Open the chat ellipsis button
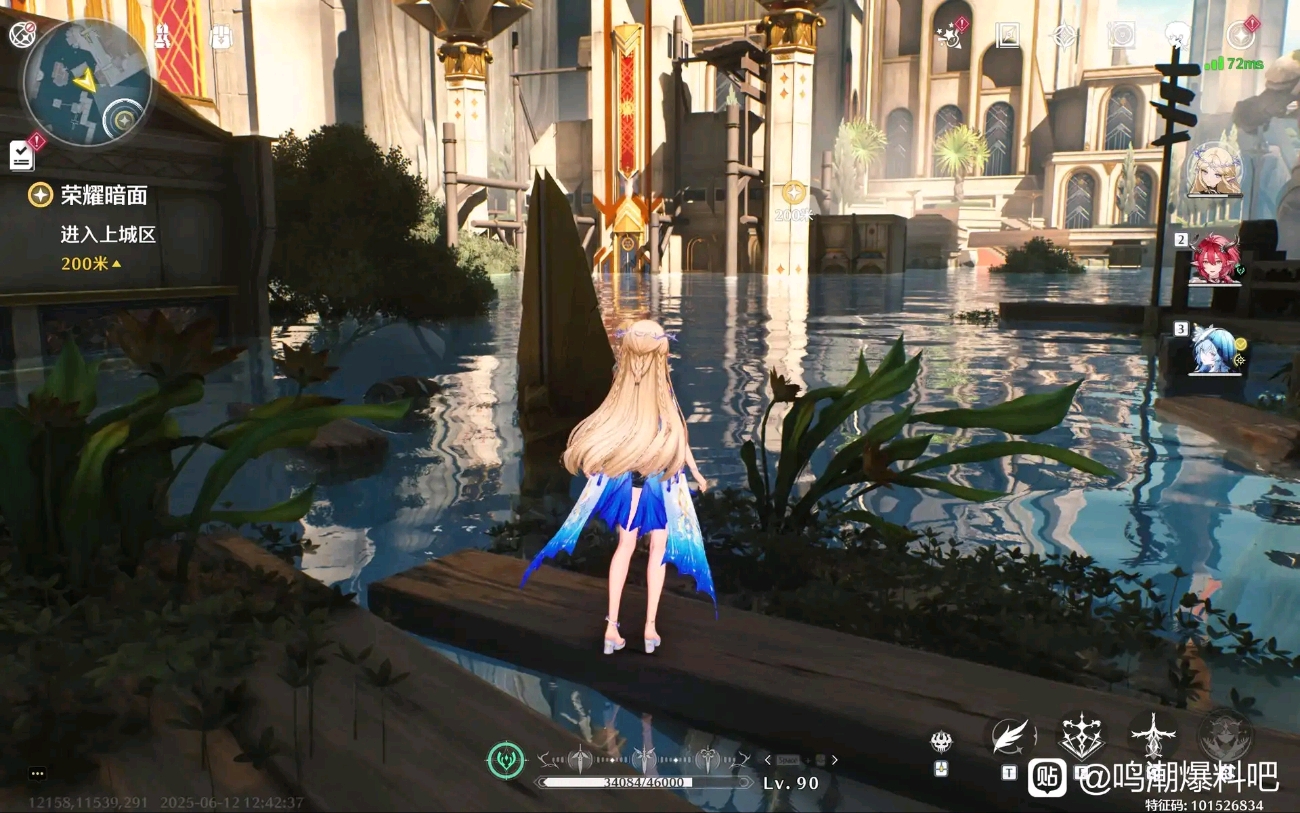Viewport: 1300px width, 813px height. coord(37,773)
